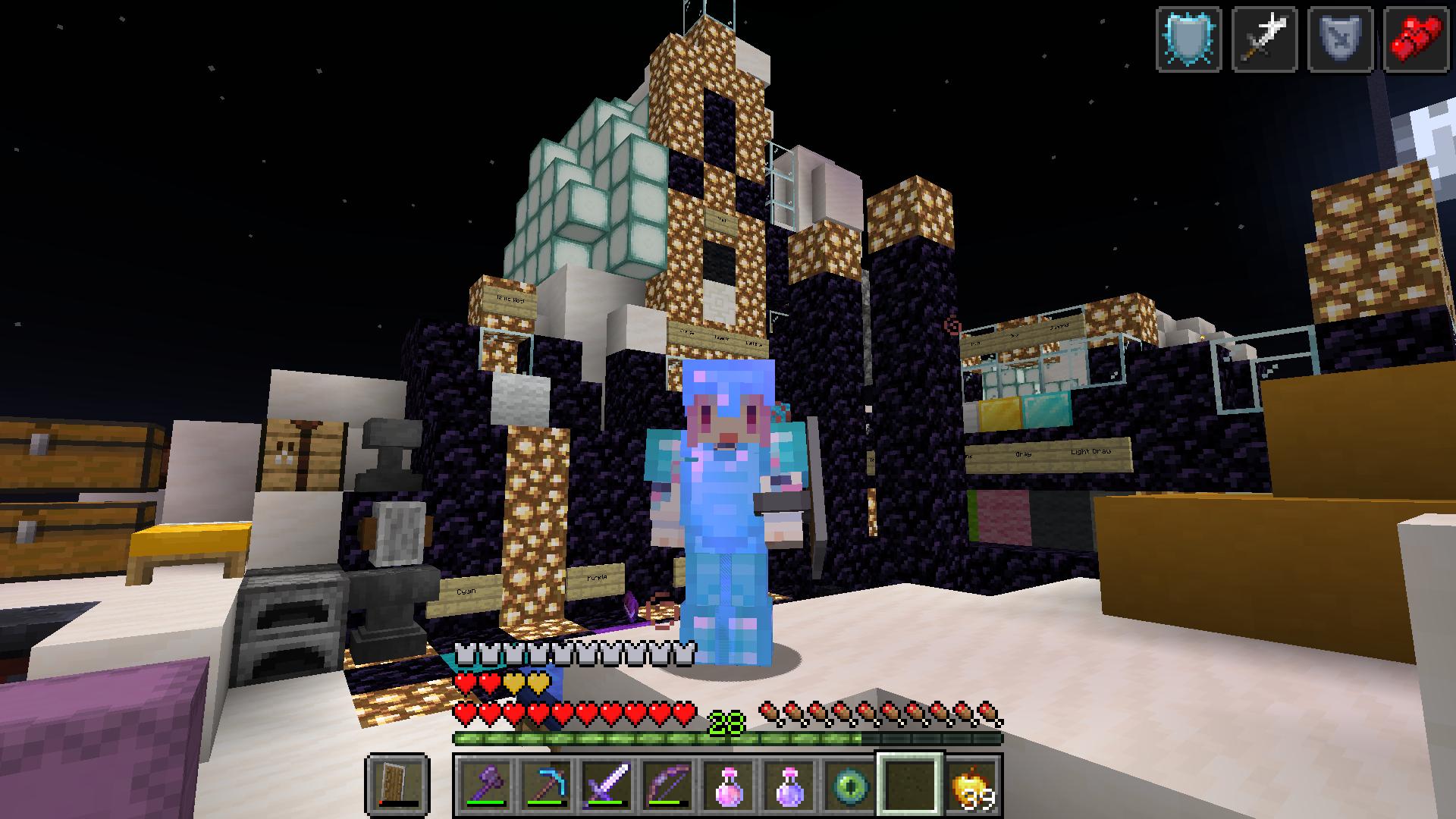
Task: Select the eye of ender slot
Action: (x=849, y=783)
